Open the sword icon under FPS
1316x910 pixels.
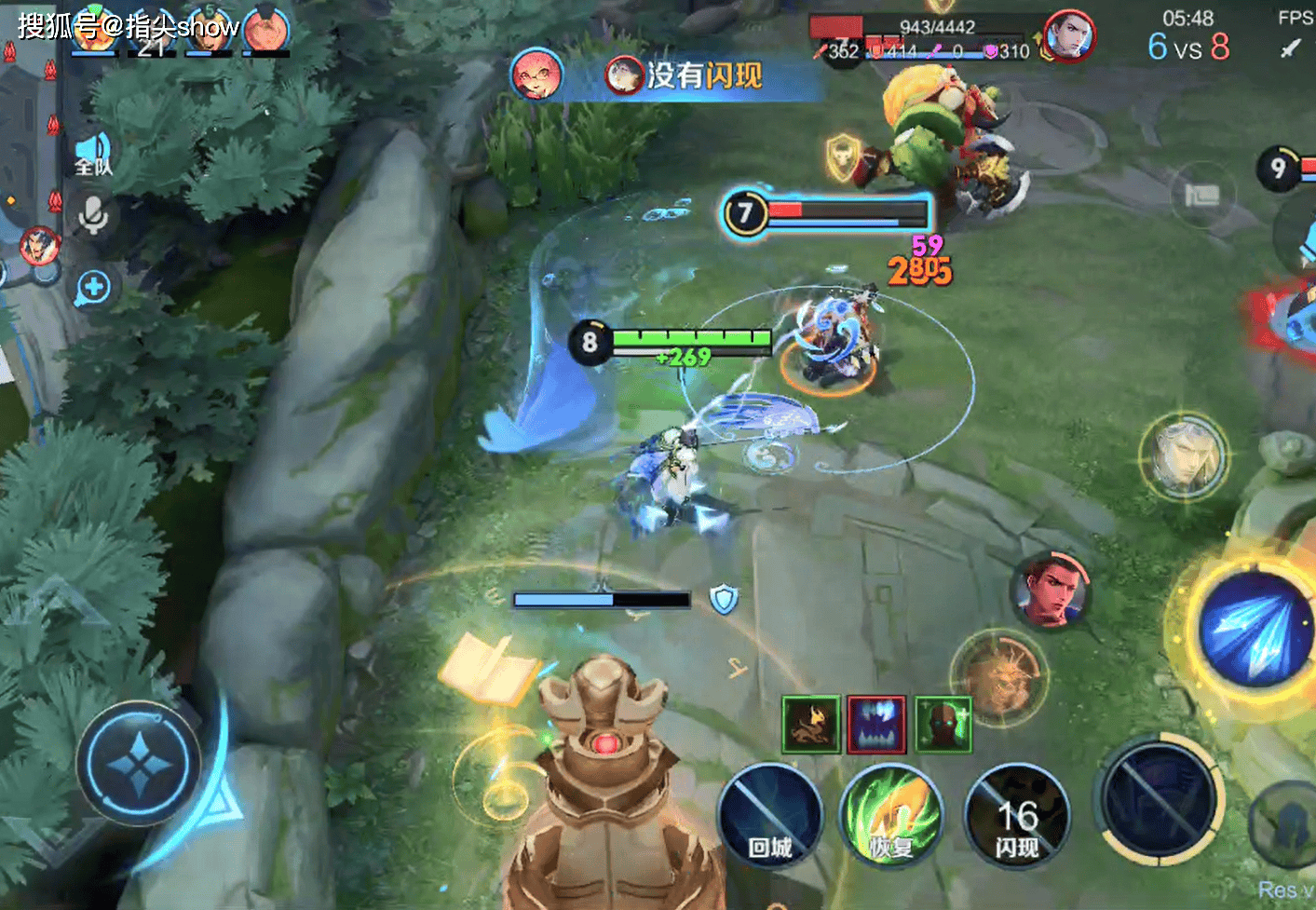pos(1291,47)
